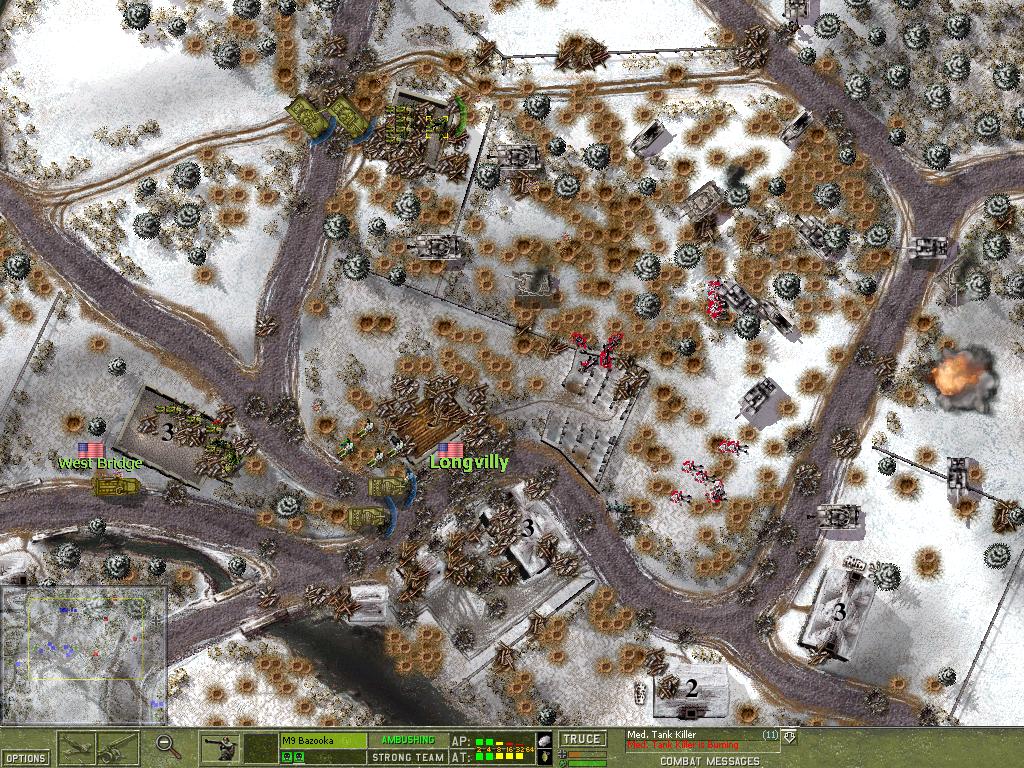Click the overview minimap
This screenshot has height=768, width=1024.
[84, 654]
